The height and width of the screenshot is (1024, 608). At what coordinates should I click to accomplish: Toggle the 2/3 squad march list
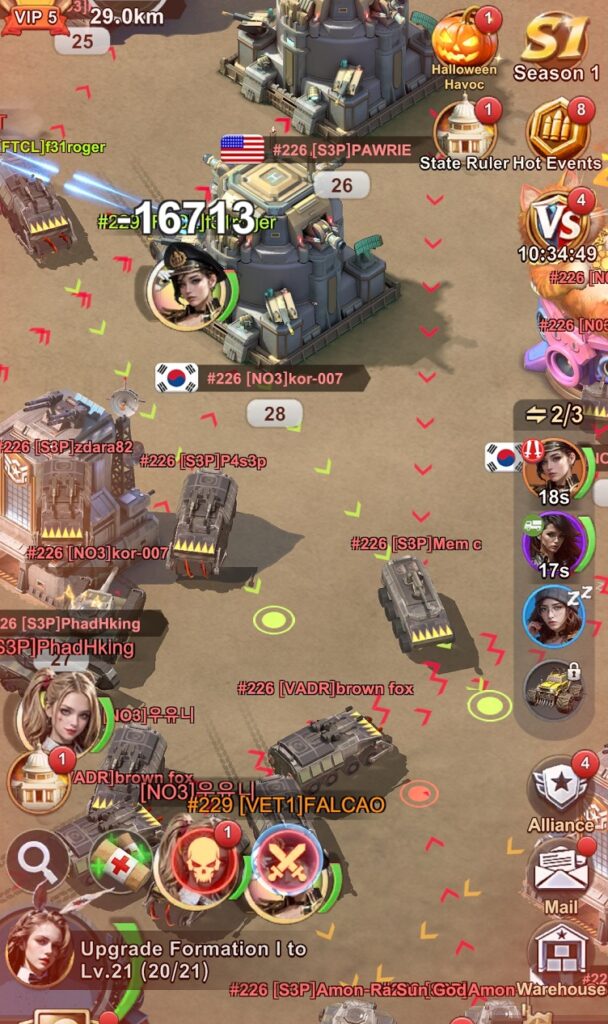554,414
